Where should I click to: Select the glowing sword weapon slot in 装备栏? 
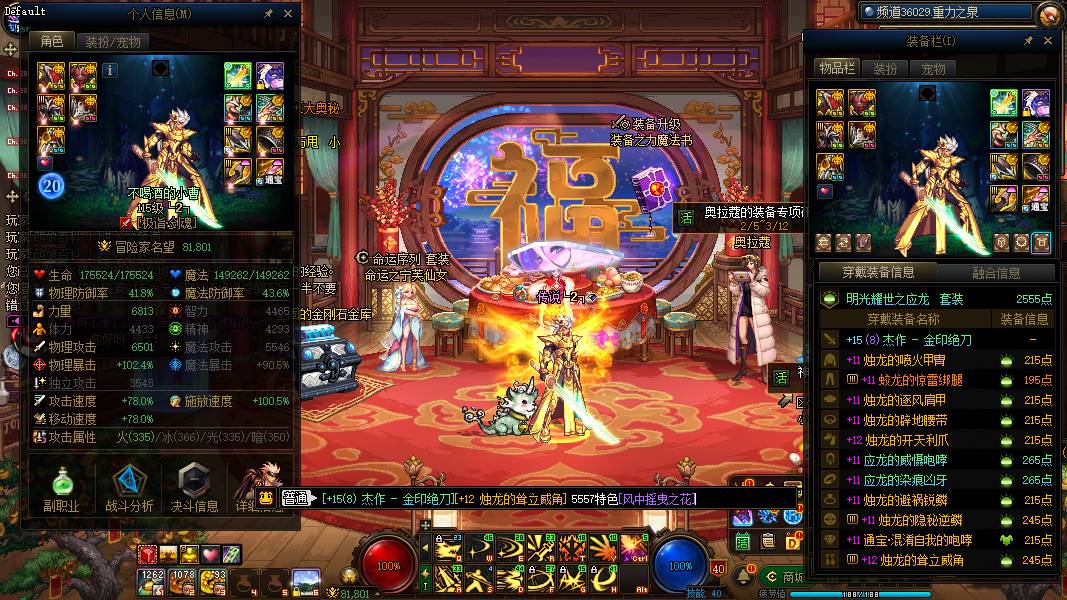tap(1004, 102)
